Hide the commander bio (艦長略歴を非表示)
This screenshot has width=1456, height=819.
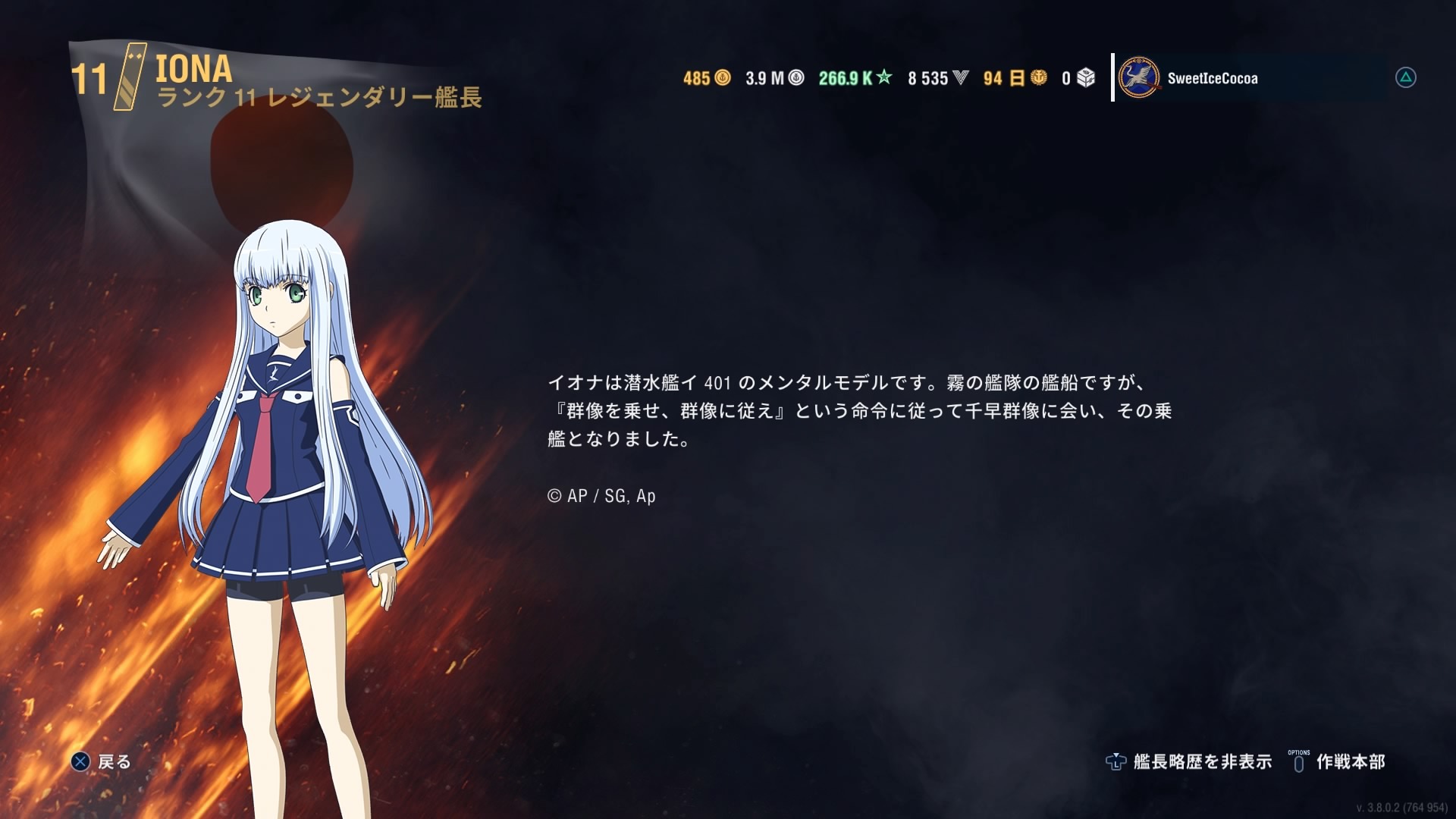(x=1188, y=761)
